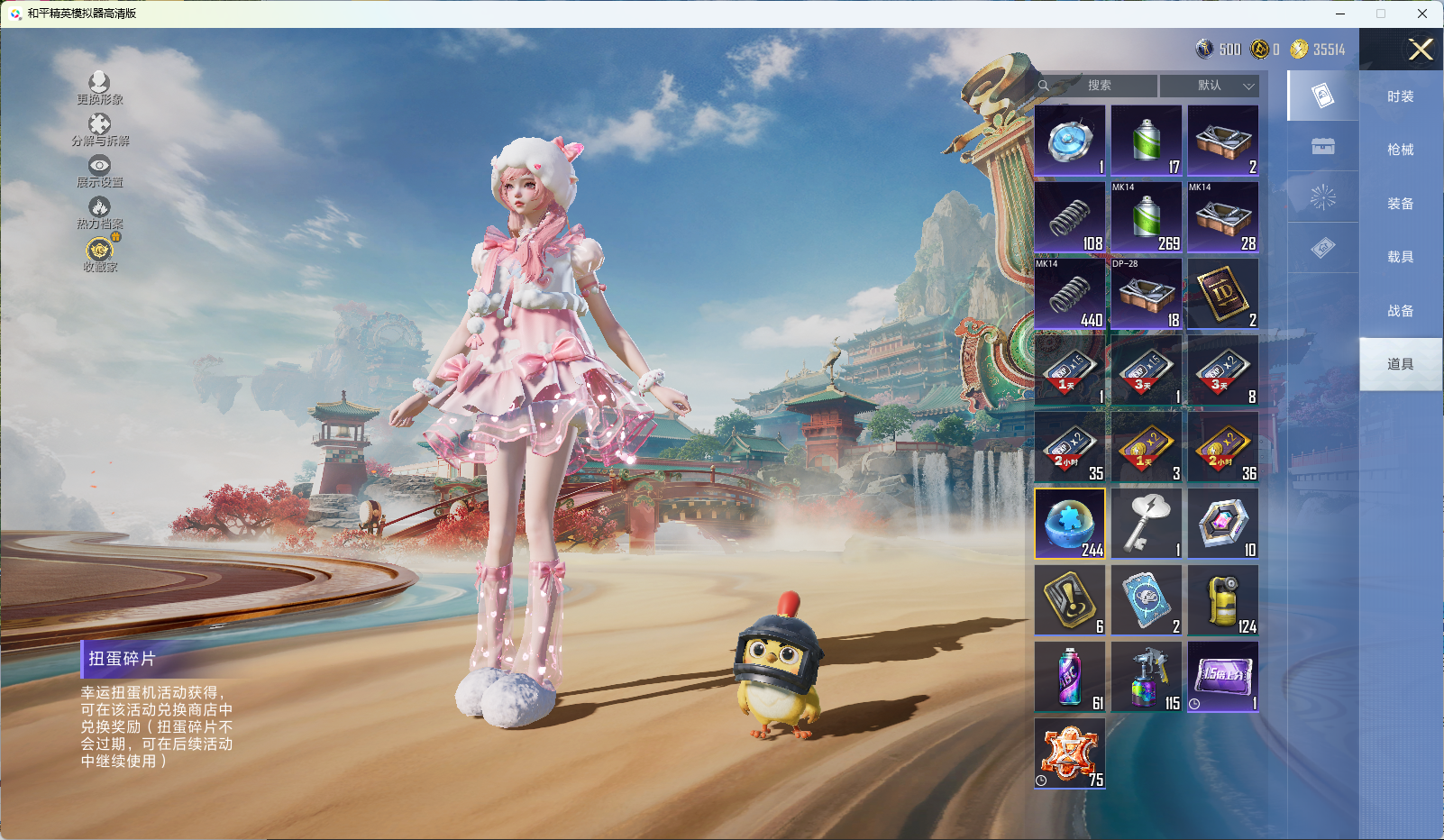The height and width of the screenshot is (840, 1444).
Task: Close the emulator window
Action: tap(1422, 14)
